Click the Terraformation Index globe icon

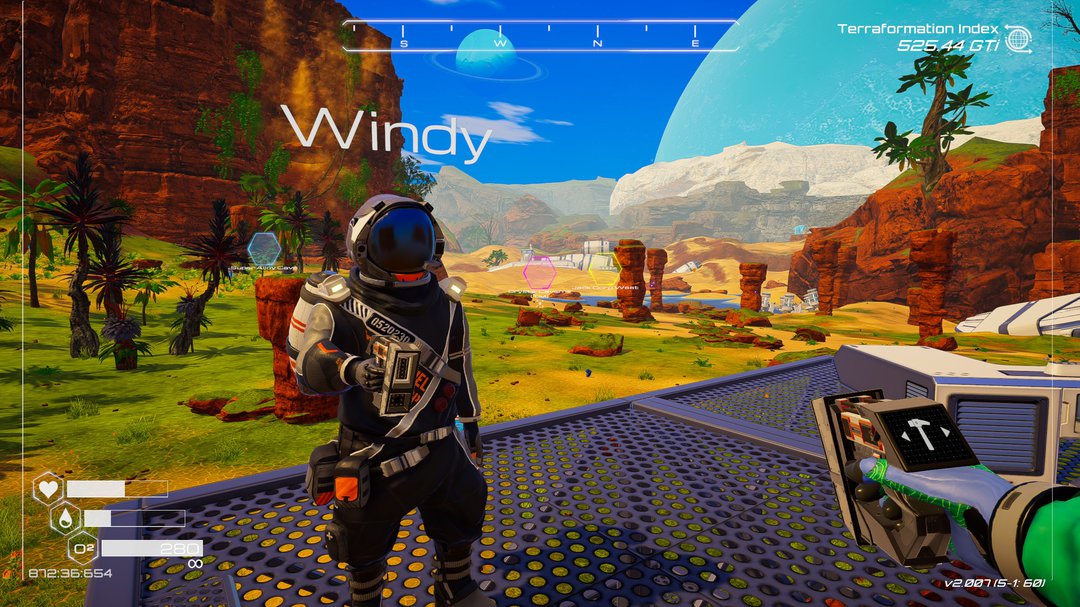coord(1019,39)
